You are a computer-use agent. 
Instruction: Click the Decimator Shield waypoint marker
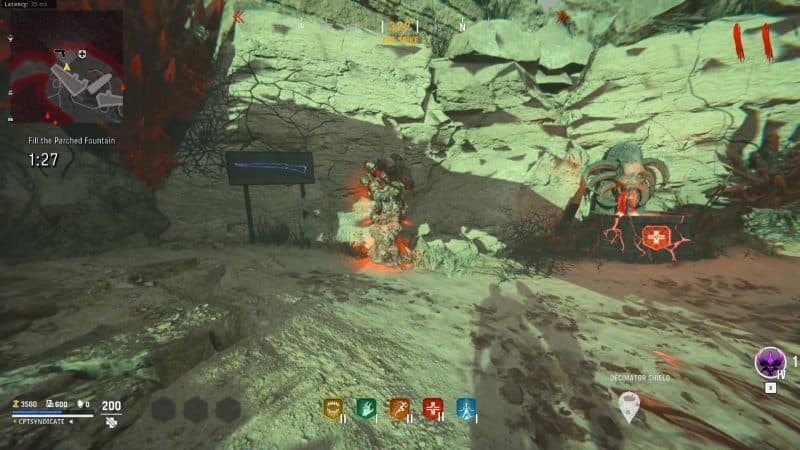628,404
